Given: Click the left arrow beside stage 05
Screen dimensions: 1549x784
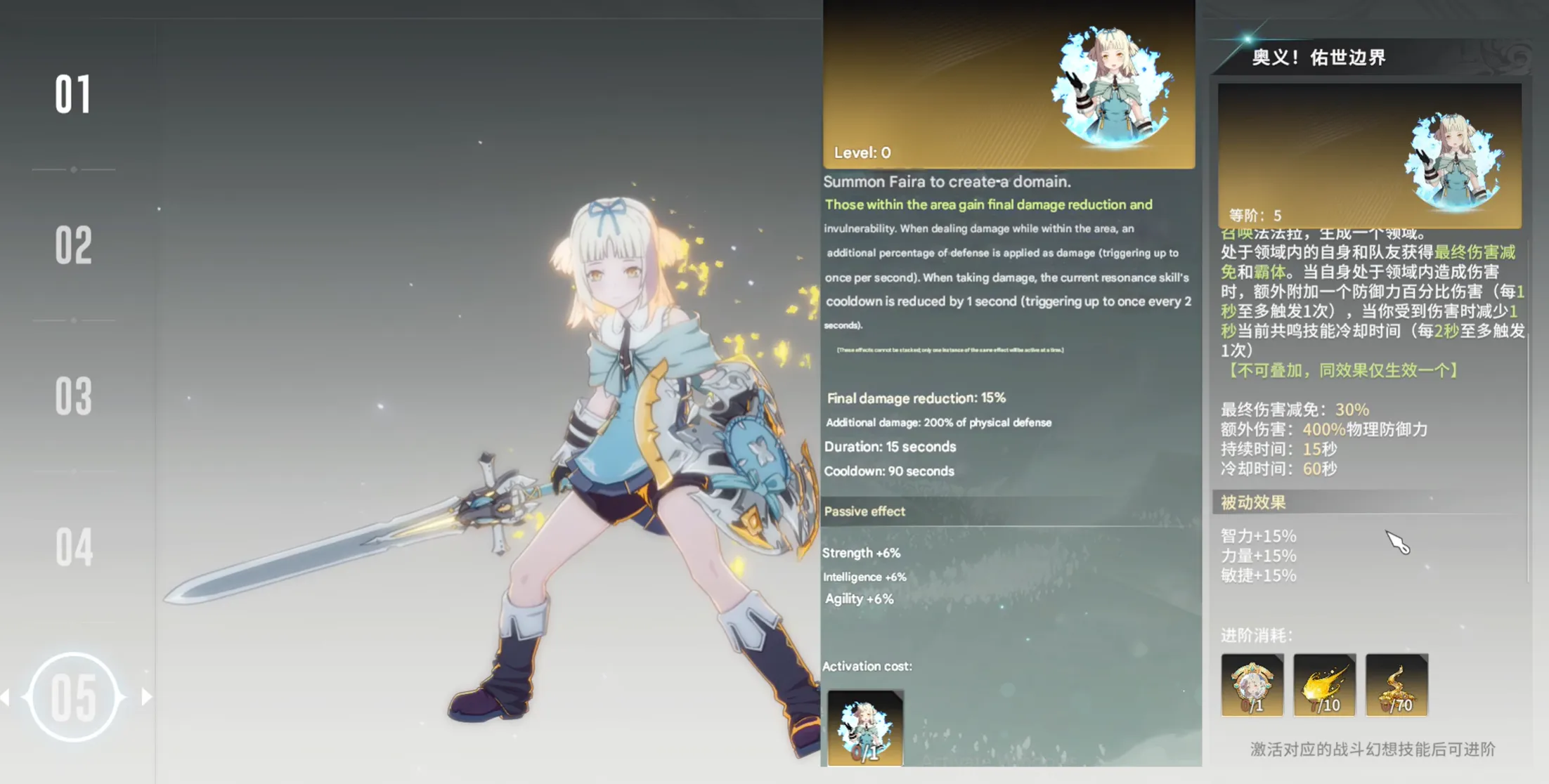Looking at the screenshot, I should coord(6,697).
